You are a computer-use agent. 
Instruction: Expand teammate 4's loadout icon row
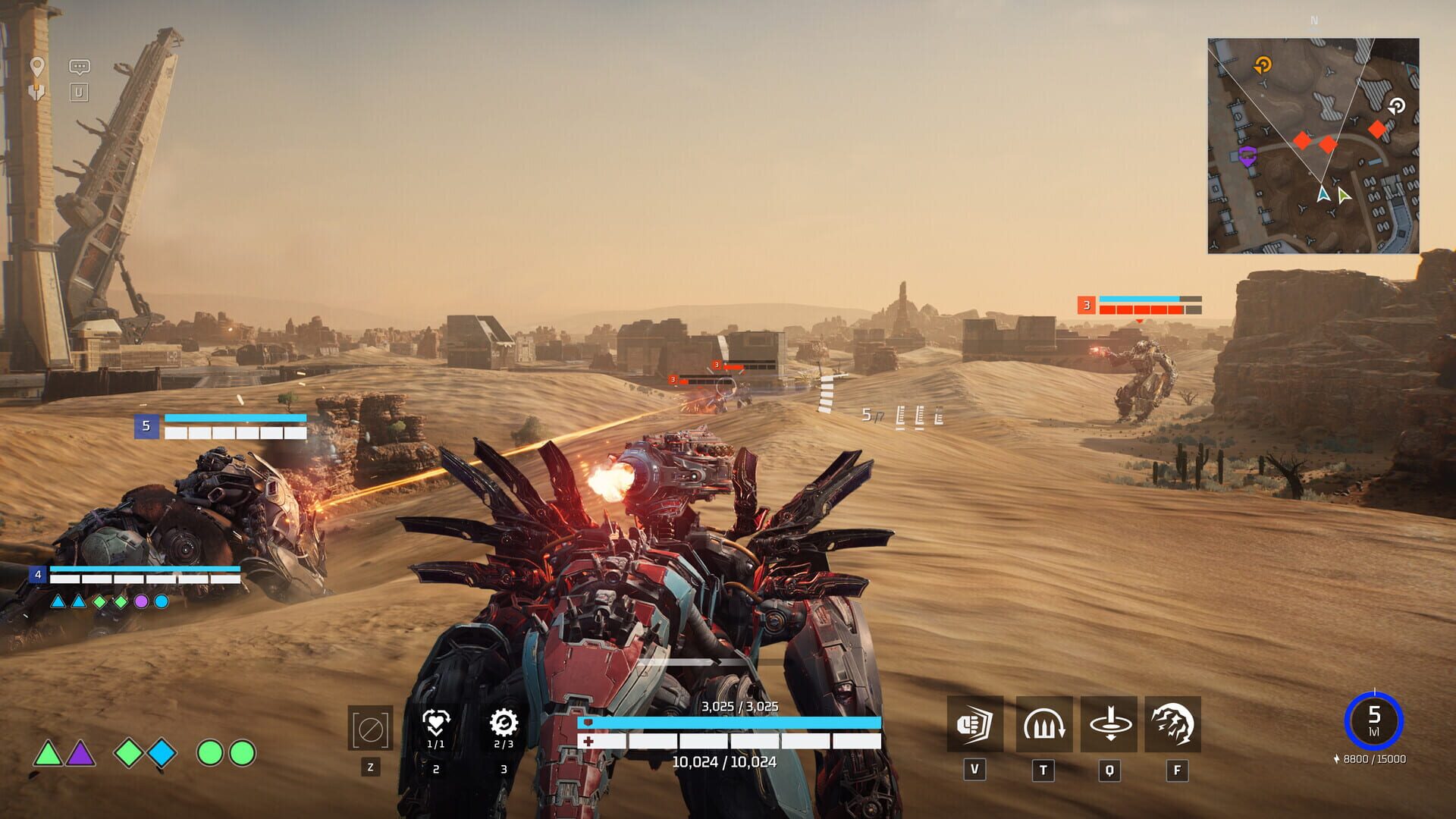pyautogui.click(x=110, y=601)
